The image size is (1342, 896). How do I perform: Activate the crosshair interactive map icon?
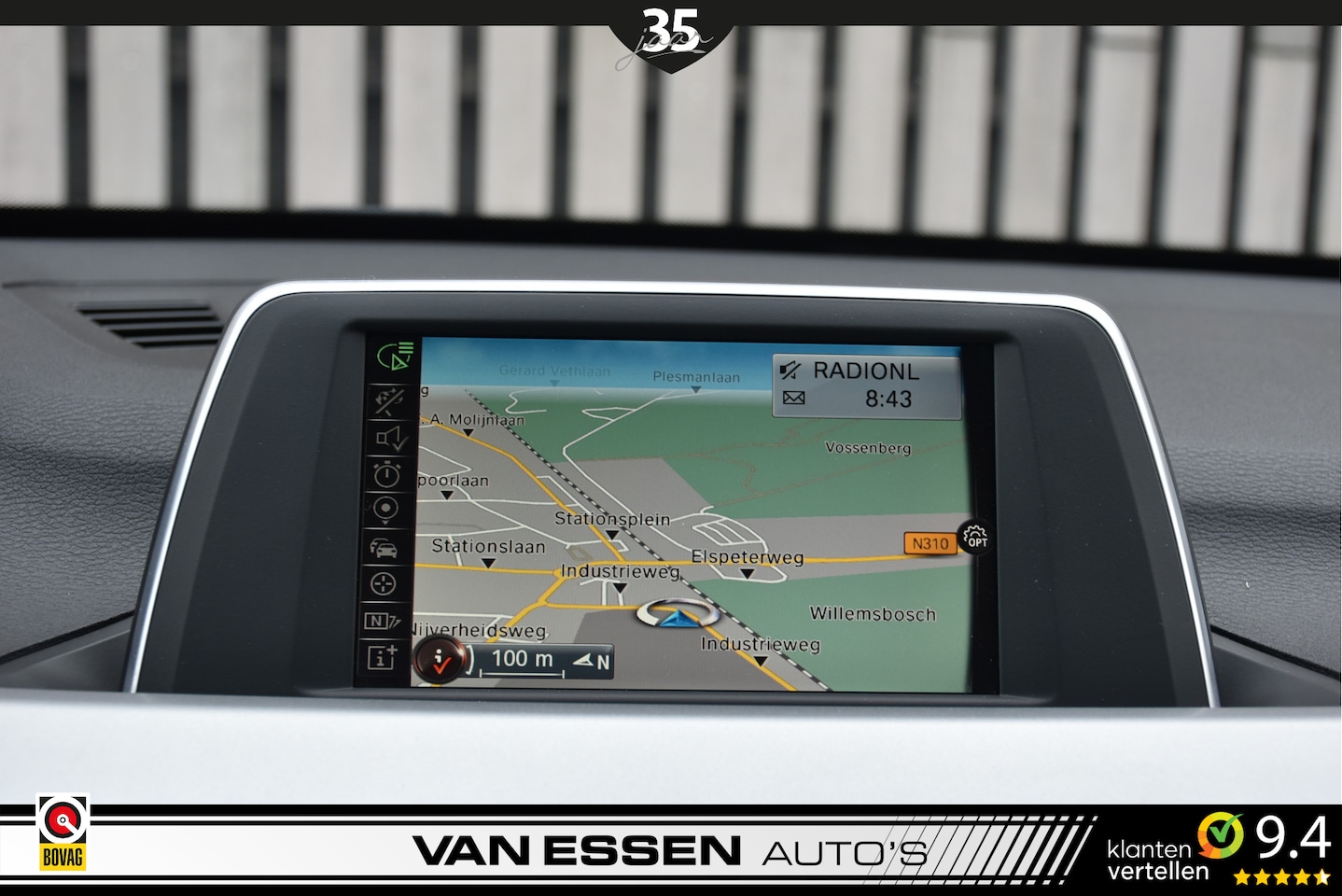click(x=383, y=584)
